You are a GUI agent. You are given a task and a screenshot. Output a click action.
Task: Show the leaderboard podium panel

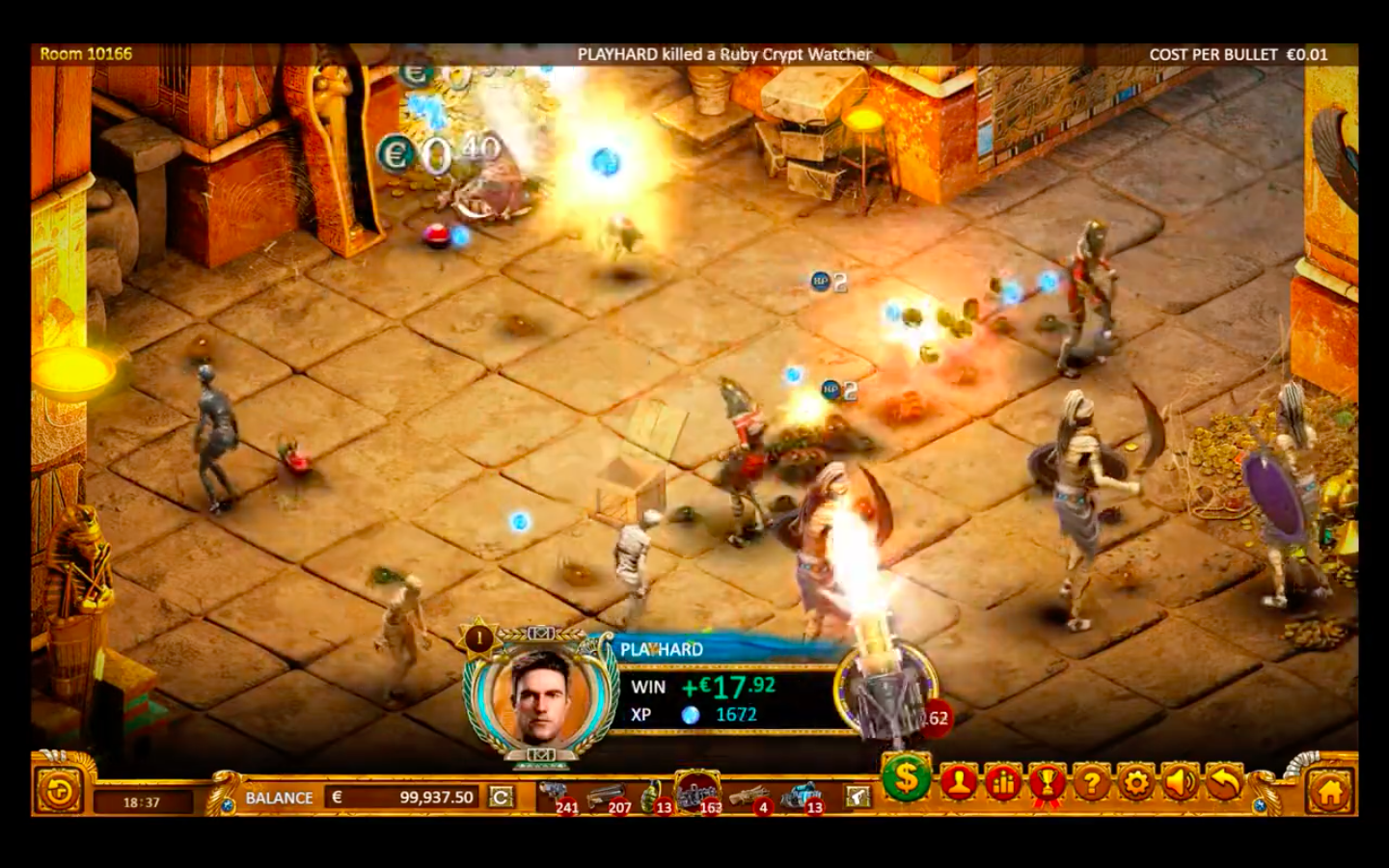1002,783
